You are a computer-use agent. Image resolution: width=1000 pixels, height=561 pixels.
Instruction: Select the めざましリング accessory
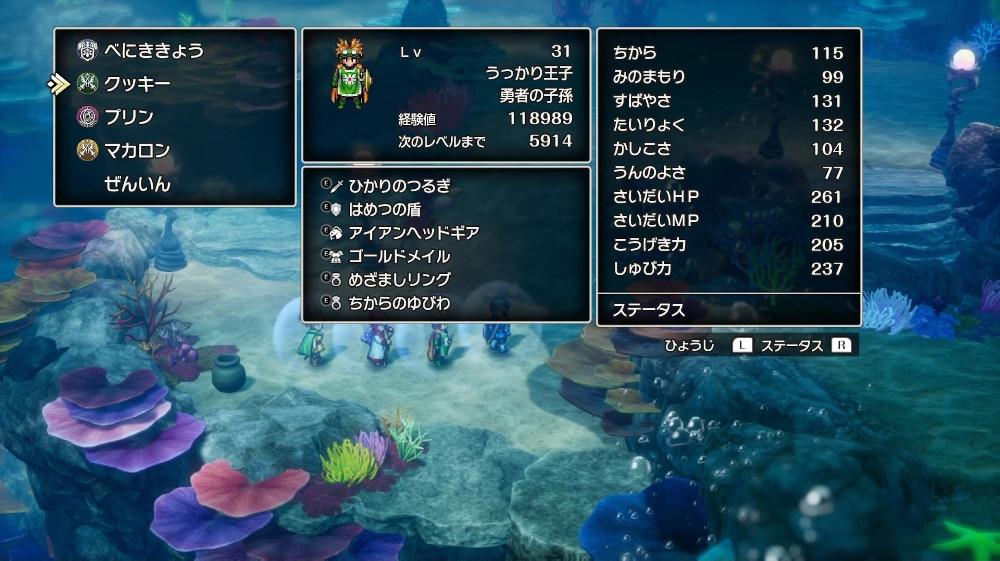point(399,279)
